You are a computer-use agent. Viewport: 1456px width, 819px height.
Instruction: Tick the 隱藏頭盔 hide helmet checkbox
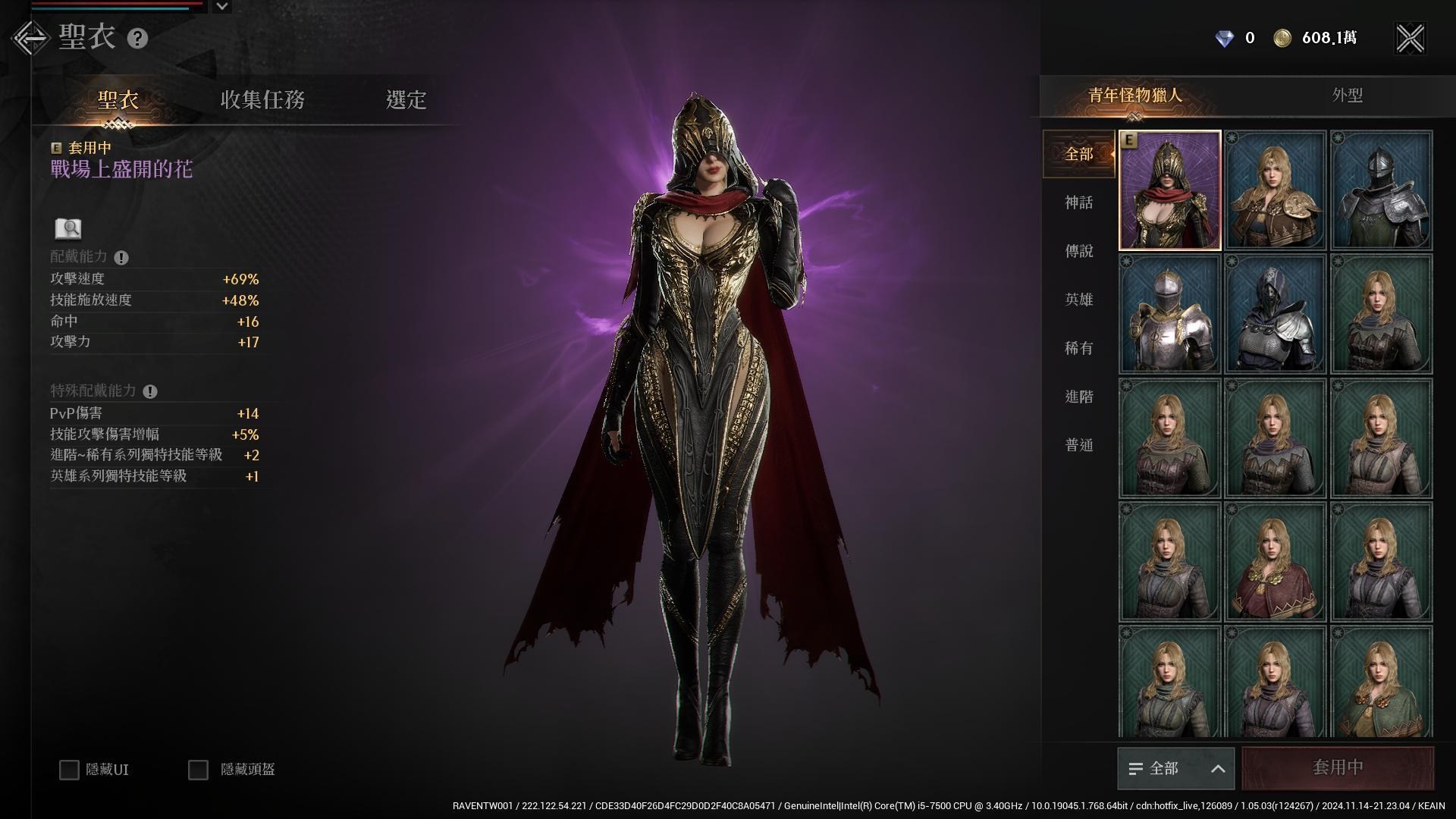click(x=198, y=770)
